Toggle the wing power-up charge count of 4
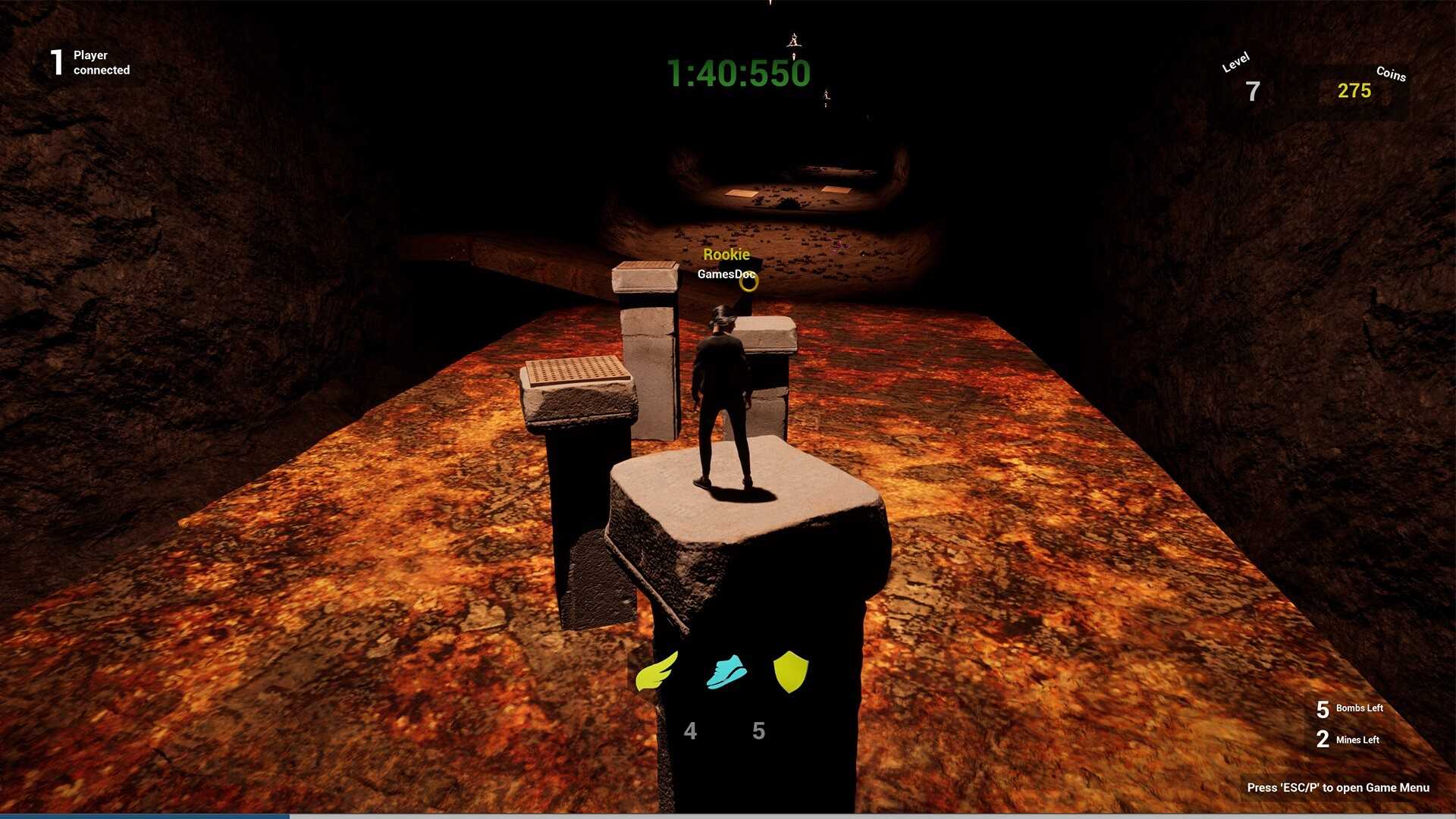Screen dimensions: 1456x819 coord(691,730)
